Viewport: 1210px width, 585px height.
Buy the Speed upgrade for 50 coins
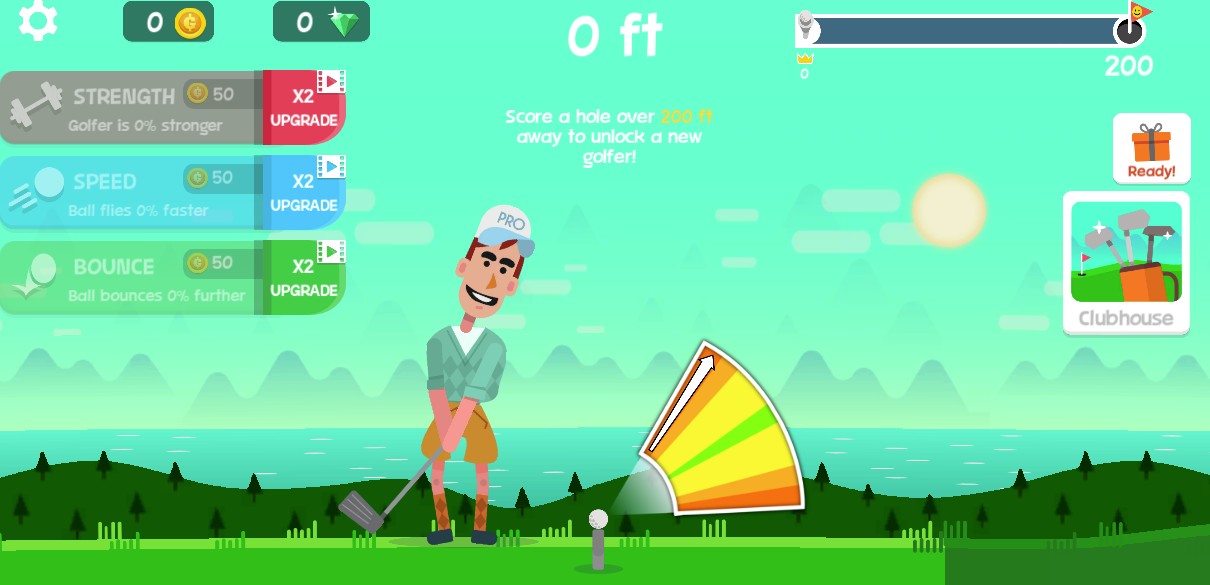pyautogui.click(x=130, y=192)
